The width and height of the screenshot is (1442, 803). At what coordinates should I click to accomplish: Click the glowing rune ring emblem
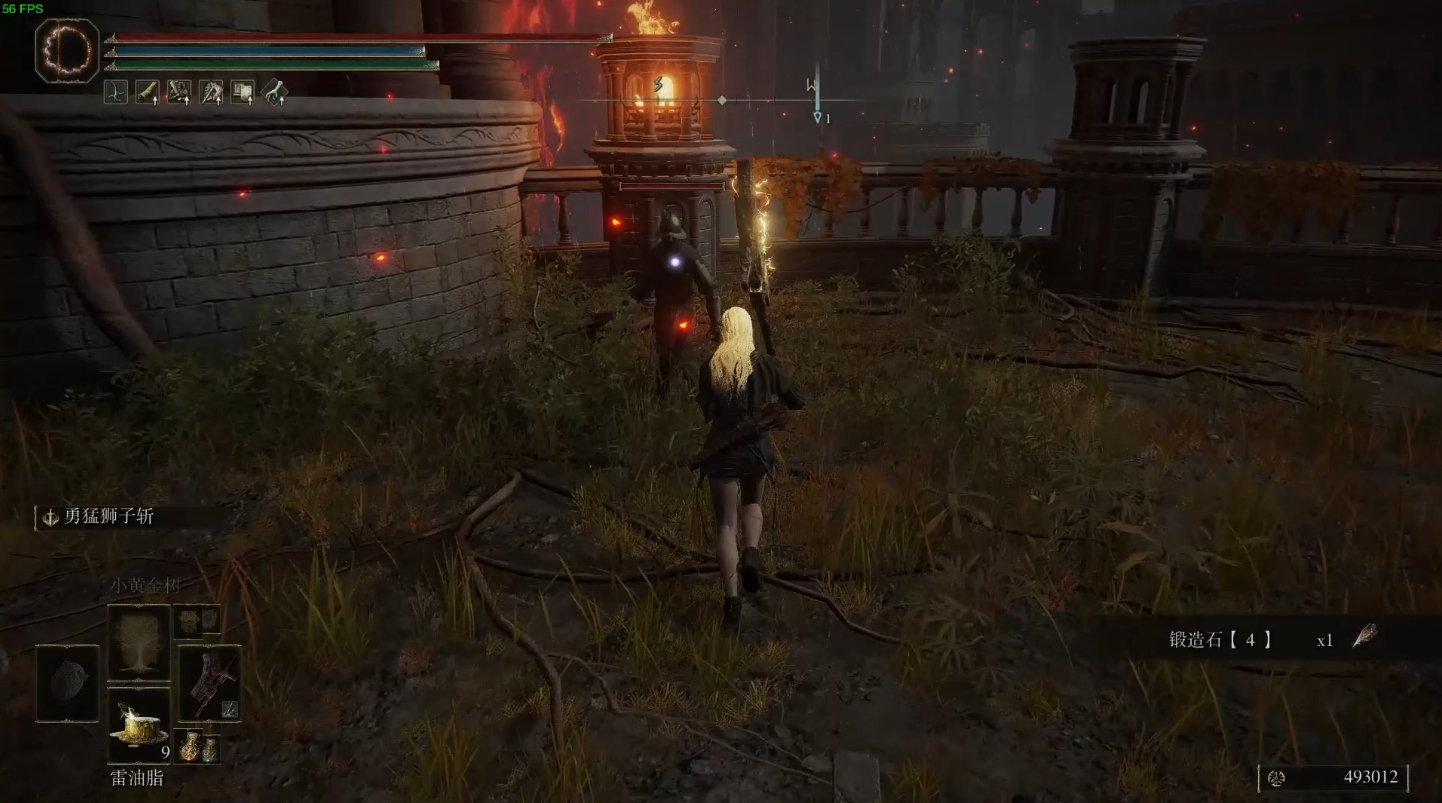tap(67, 50)
